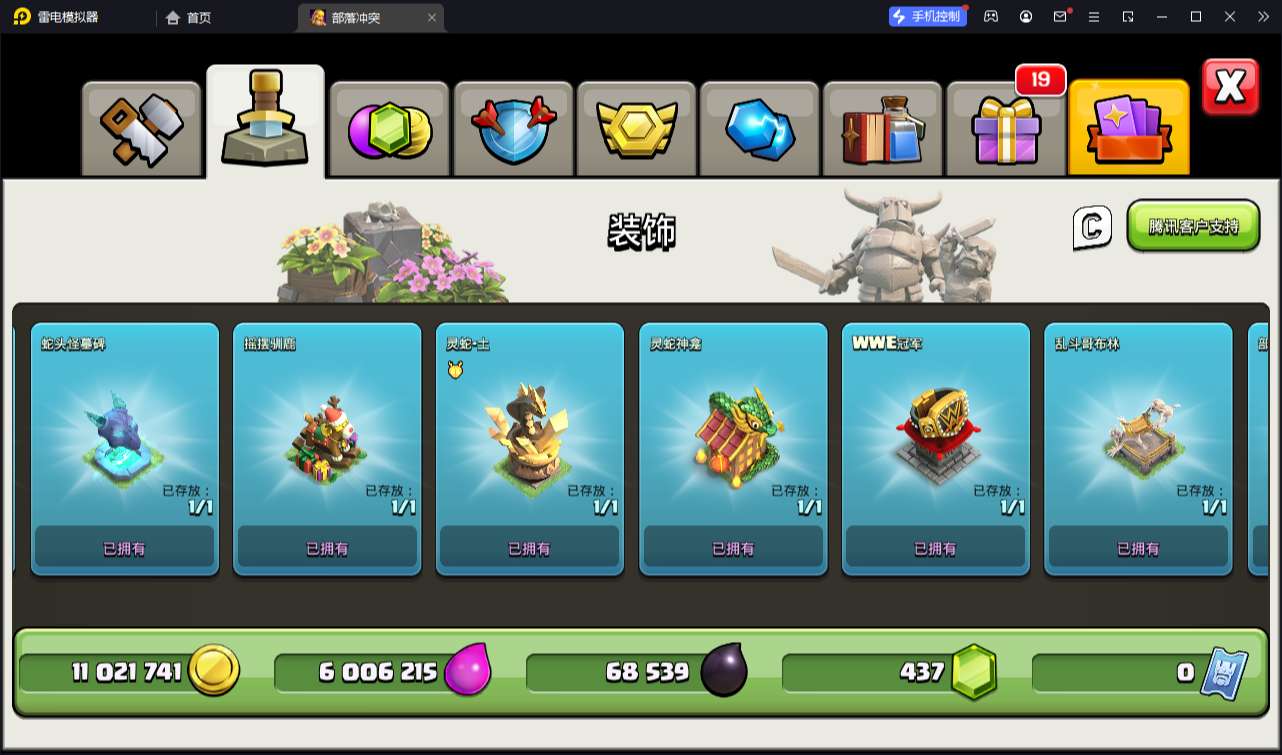Select the shield with arrows tab

(x=513, y=129)
